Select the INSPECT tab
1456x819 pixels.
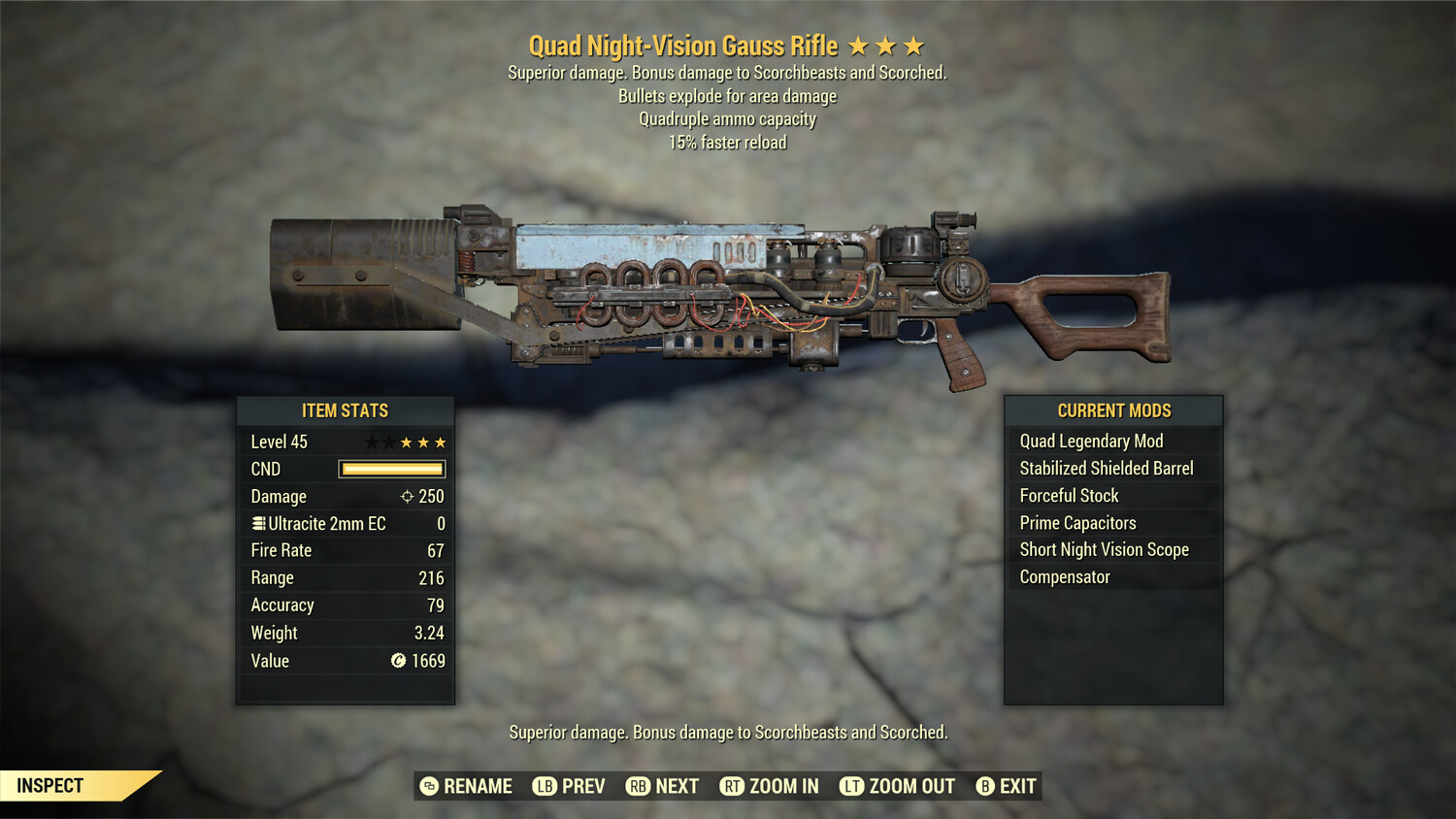50,786
